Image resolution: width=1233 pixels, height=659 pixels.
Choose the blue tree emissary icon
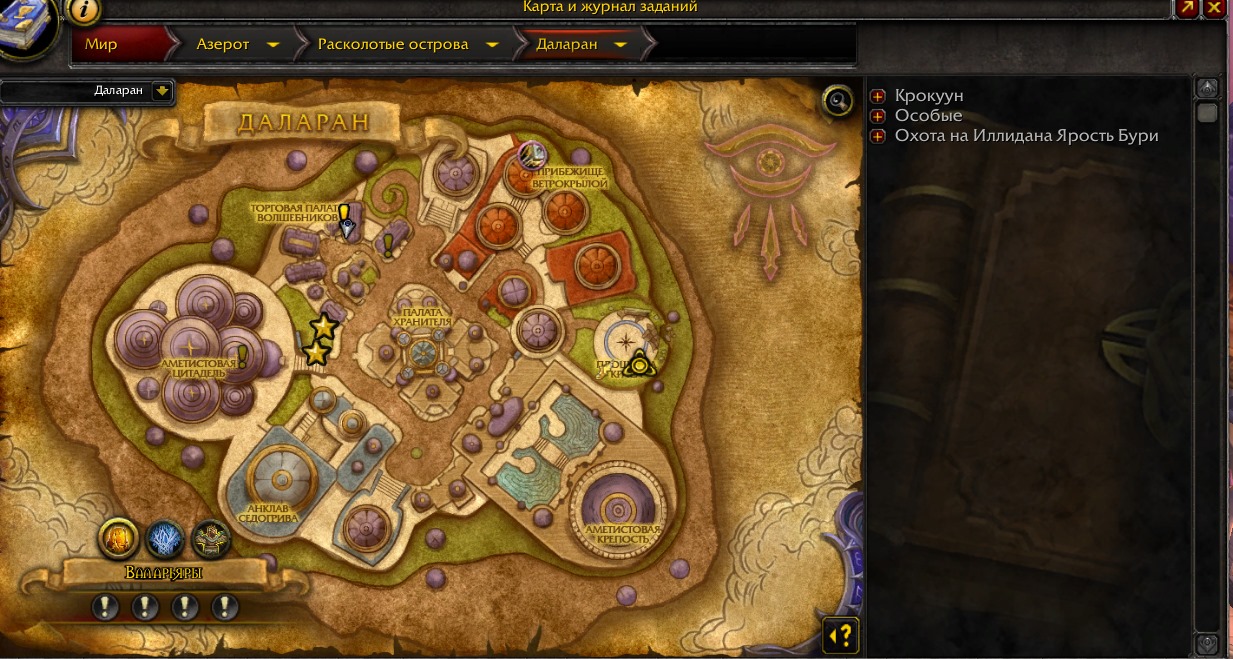pos(165,540)
